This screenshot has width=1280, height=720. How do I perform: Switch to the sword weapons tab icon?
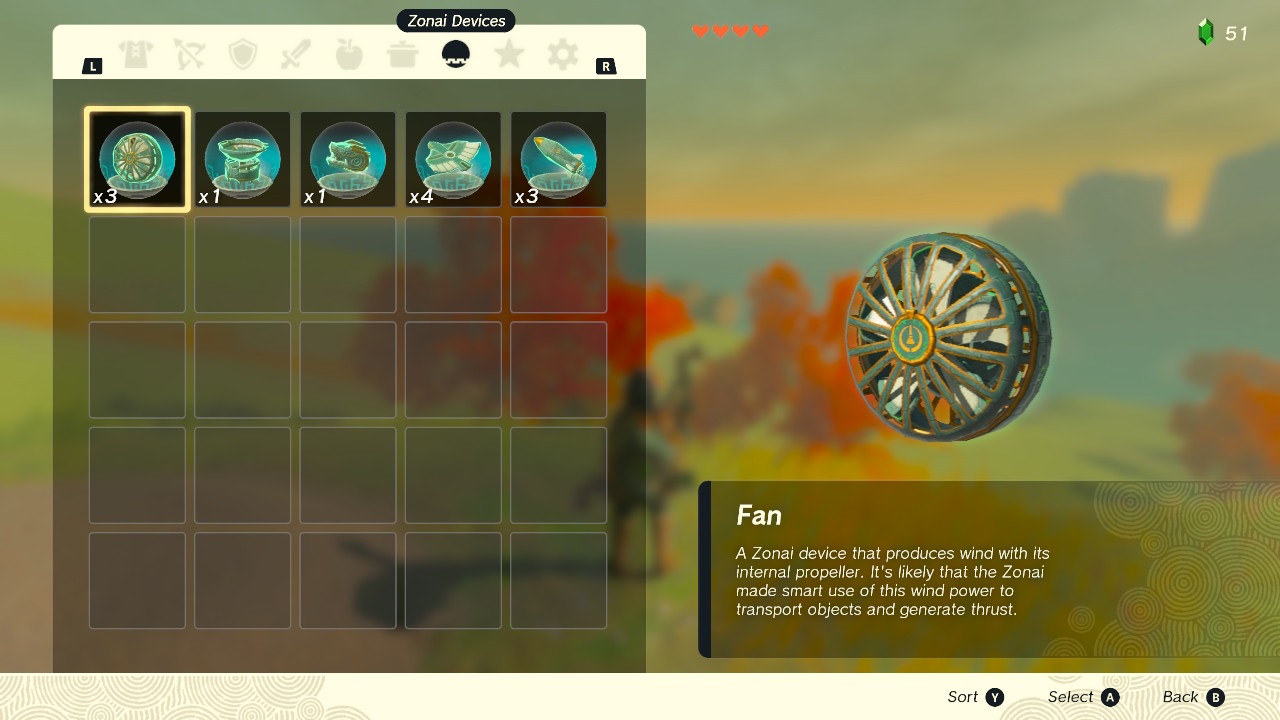pos(296,54)
